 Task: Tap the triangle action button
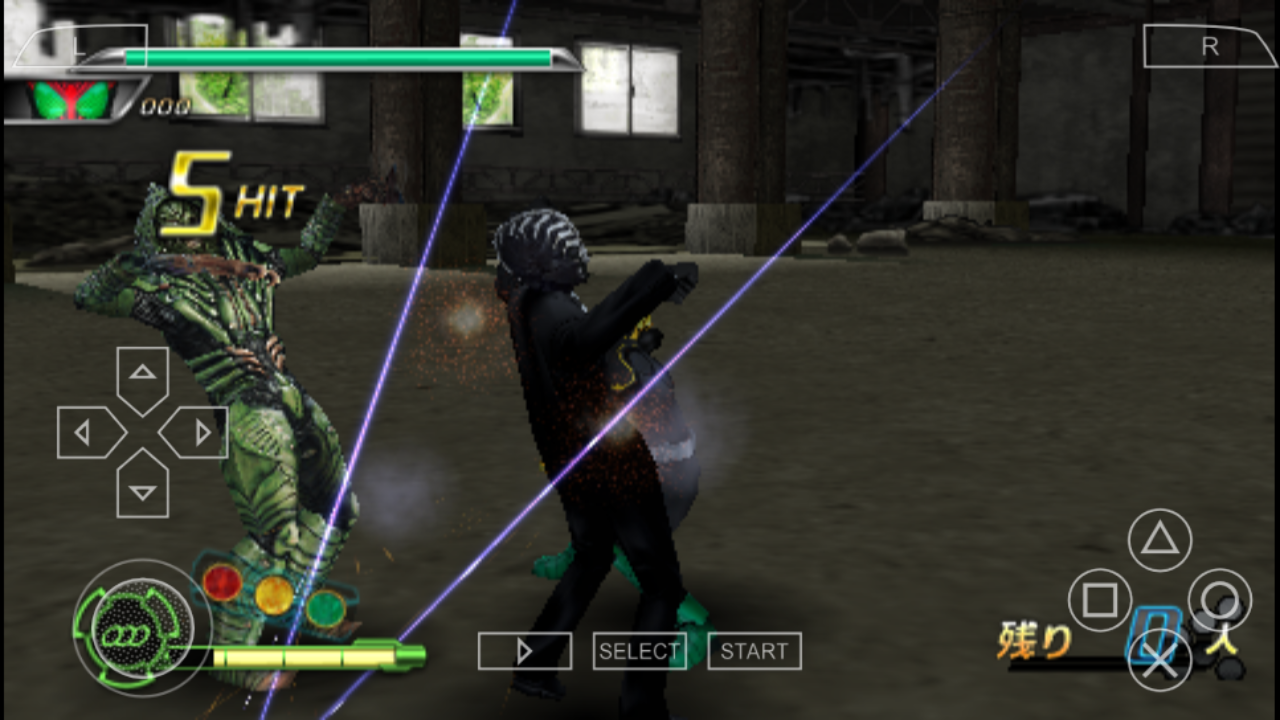[x=1159, y=540]
